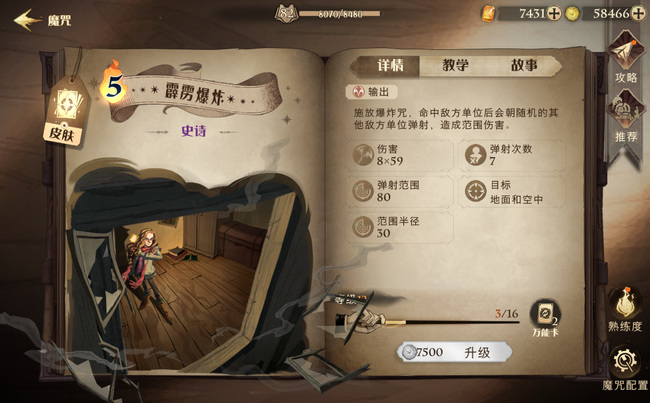650x403 pixels.
Task: Open 魔咒配置 spell configuration
Action: coord(624,367)
